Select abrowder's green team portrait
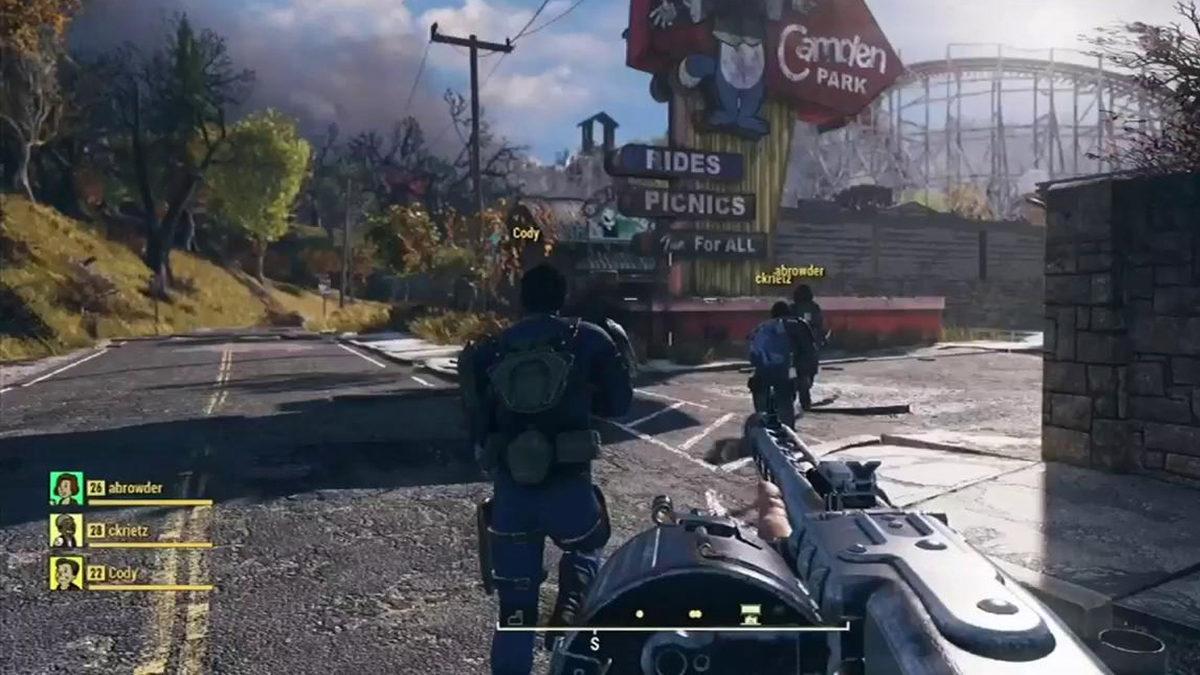Viewport: 1200px width, 675px height. (66, 488)
